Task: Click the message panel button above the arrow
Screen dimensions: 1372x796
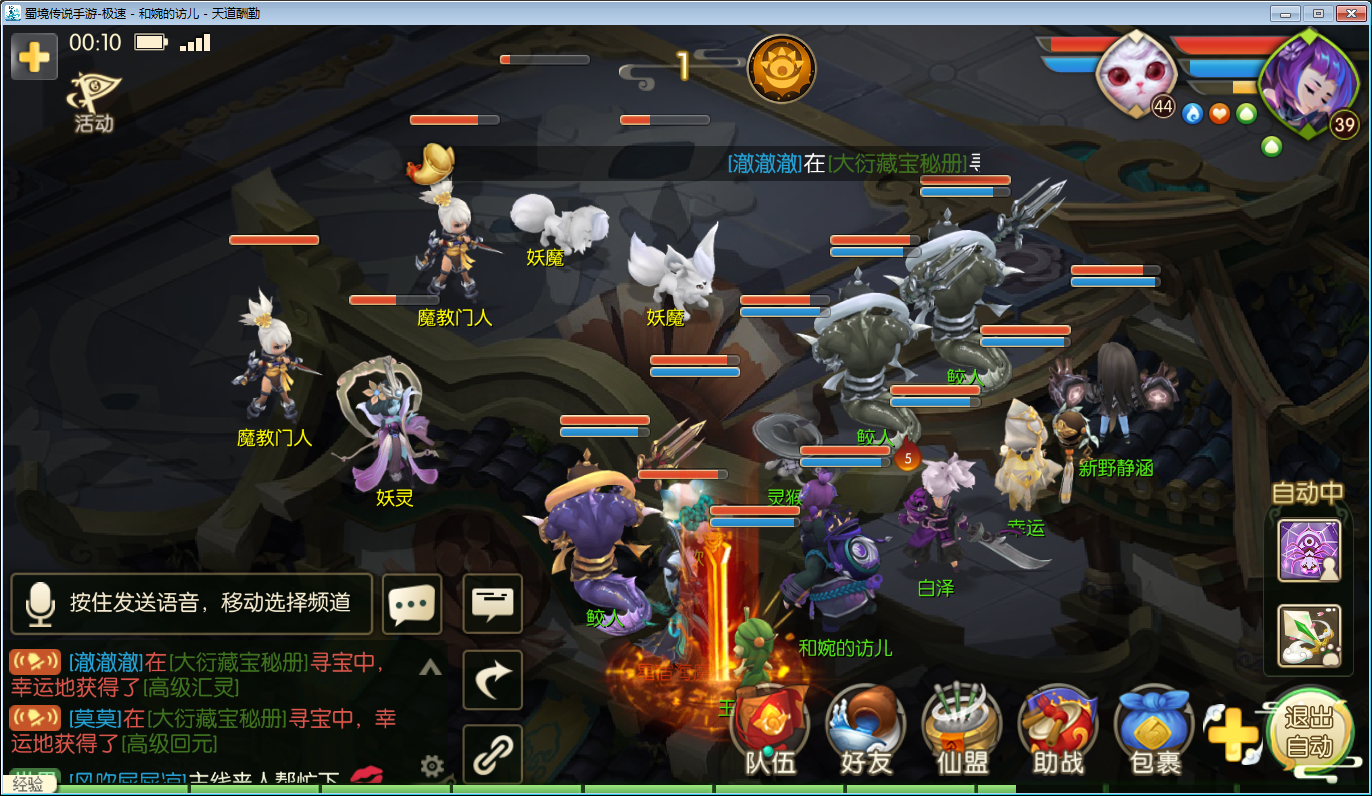Action: (492, 603)
